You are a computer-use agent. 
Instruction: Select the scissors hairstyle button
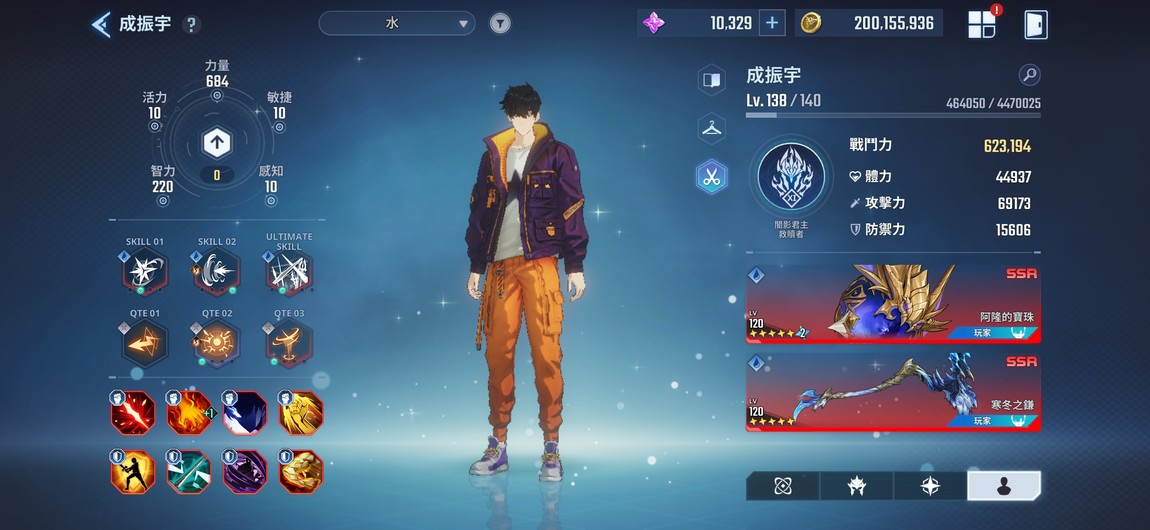(711, 178)
